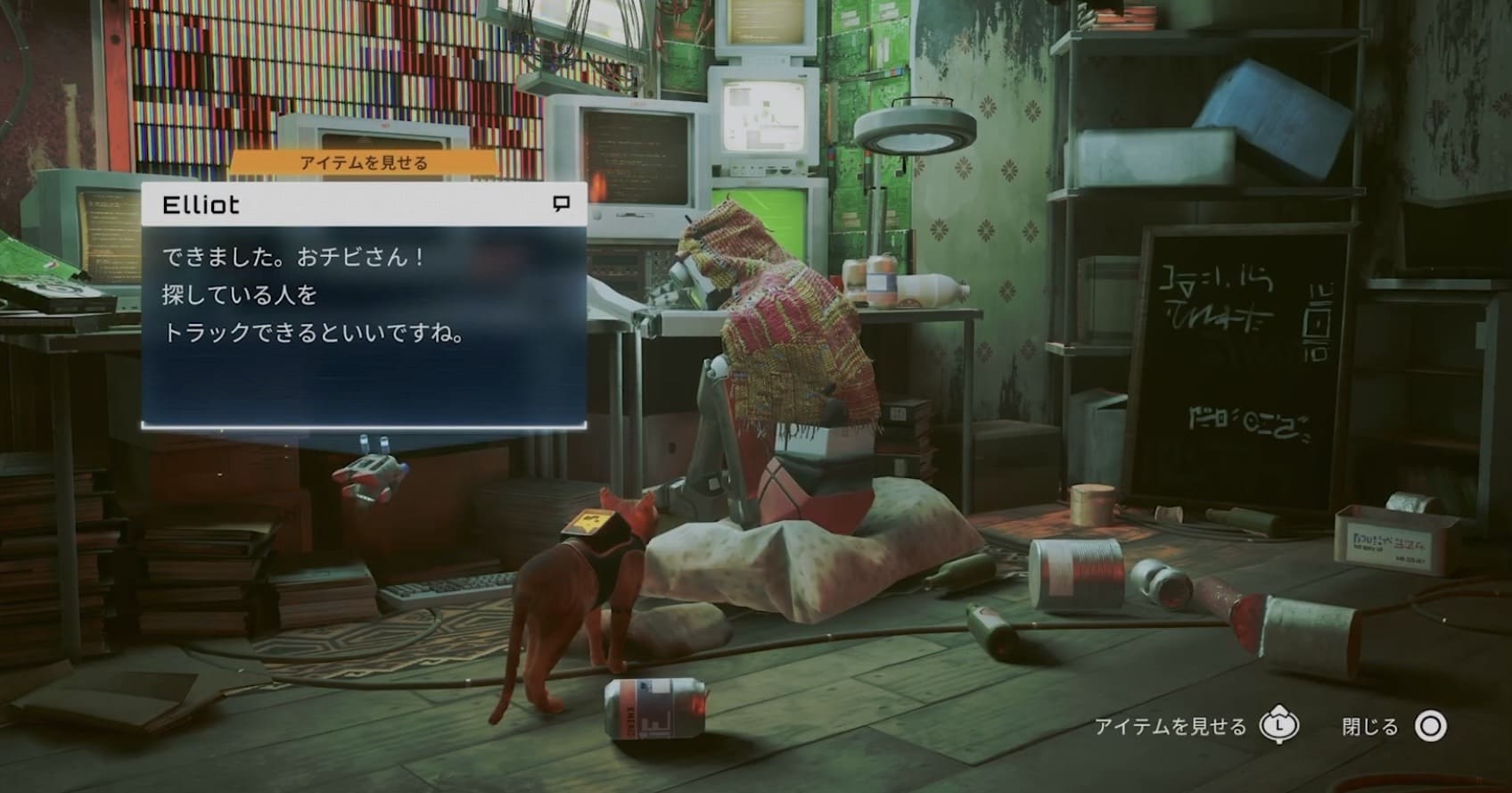1512x793 pixels.
Task: Select the orange アイテムを見せる tab above the dialogue
Action: click(x=364, y=163)
